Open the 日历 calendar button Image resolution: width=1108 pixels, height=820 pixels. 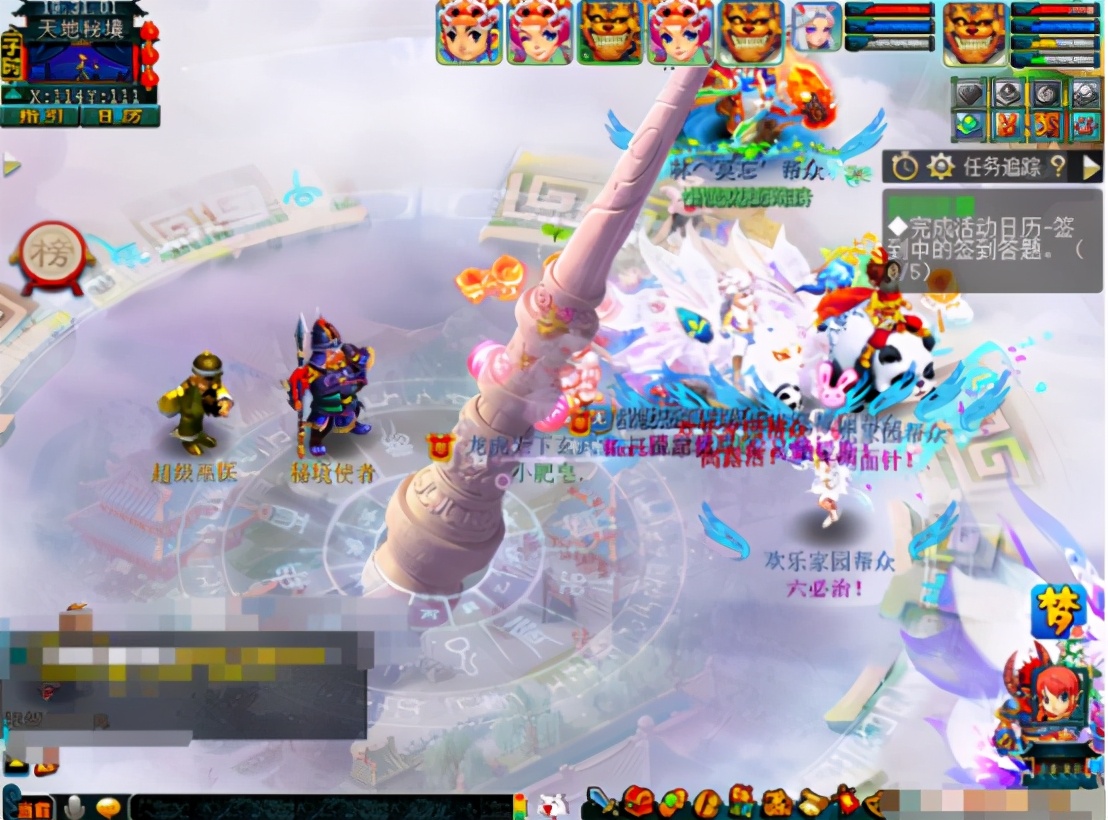[121, 115]
